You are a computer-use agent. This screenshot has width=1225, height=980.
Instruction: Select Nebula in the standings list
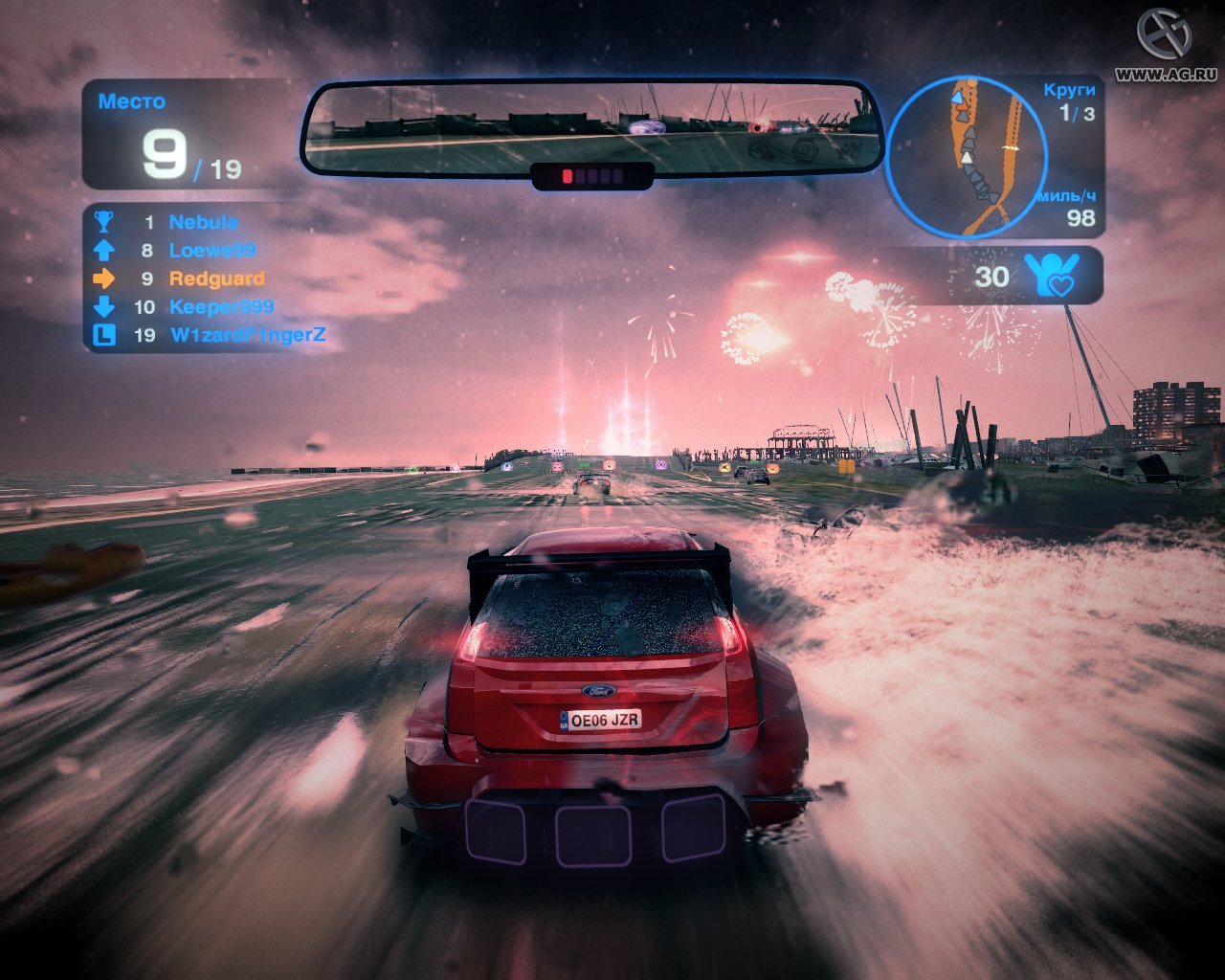point(203,222)
